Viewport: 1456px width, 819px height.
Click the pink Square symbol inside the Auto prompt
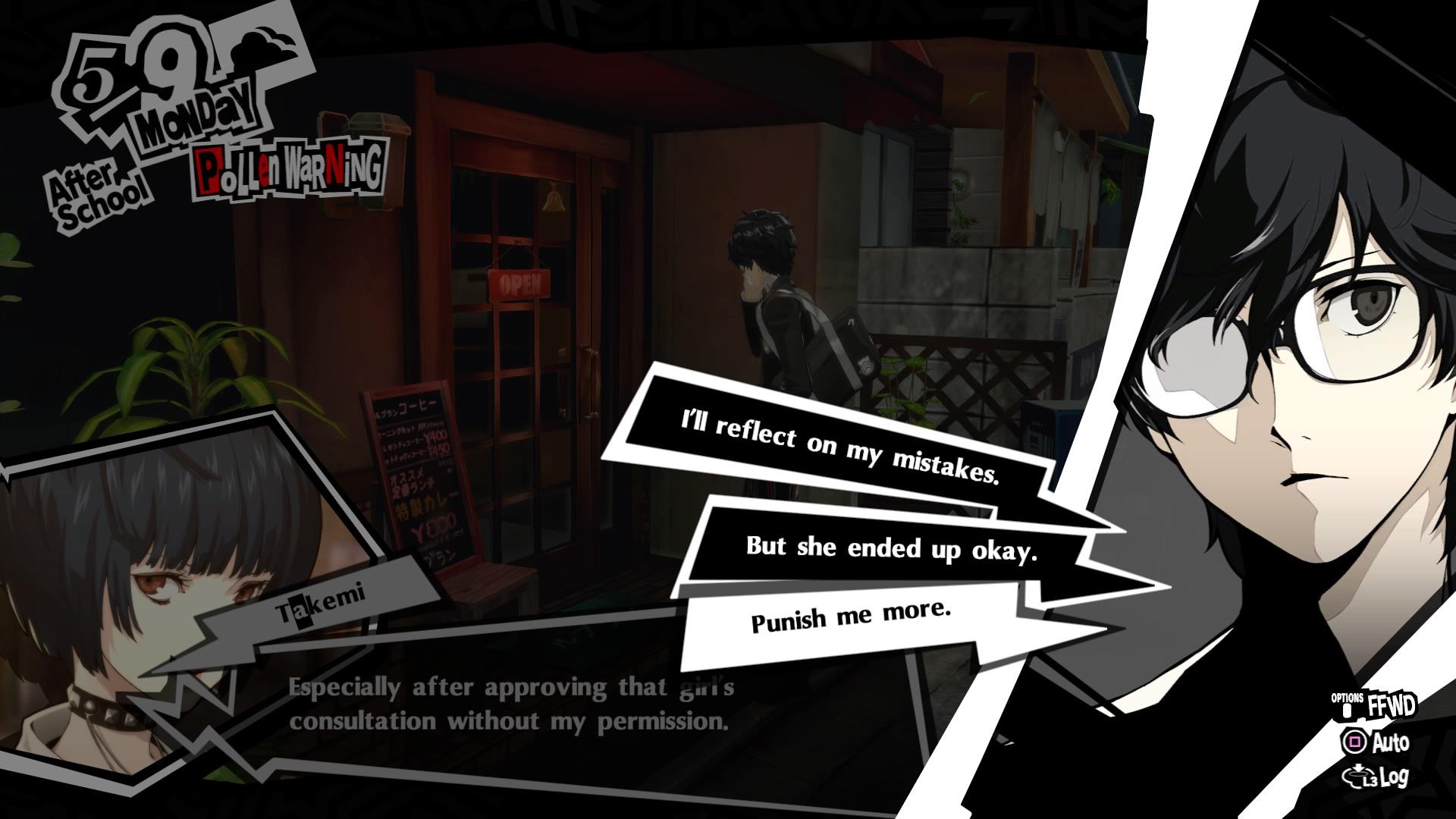coord(1356,742)
